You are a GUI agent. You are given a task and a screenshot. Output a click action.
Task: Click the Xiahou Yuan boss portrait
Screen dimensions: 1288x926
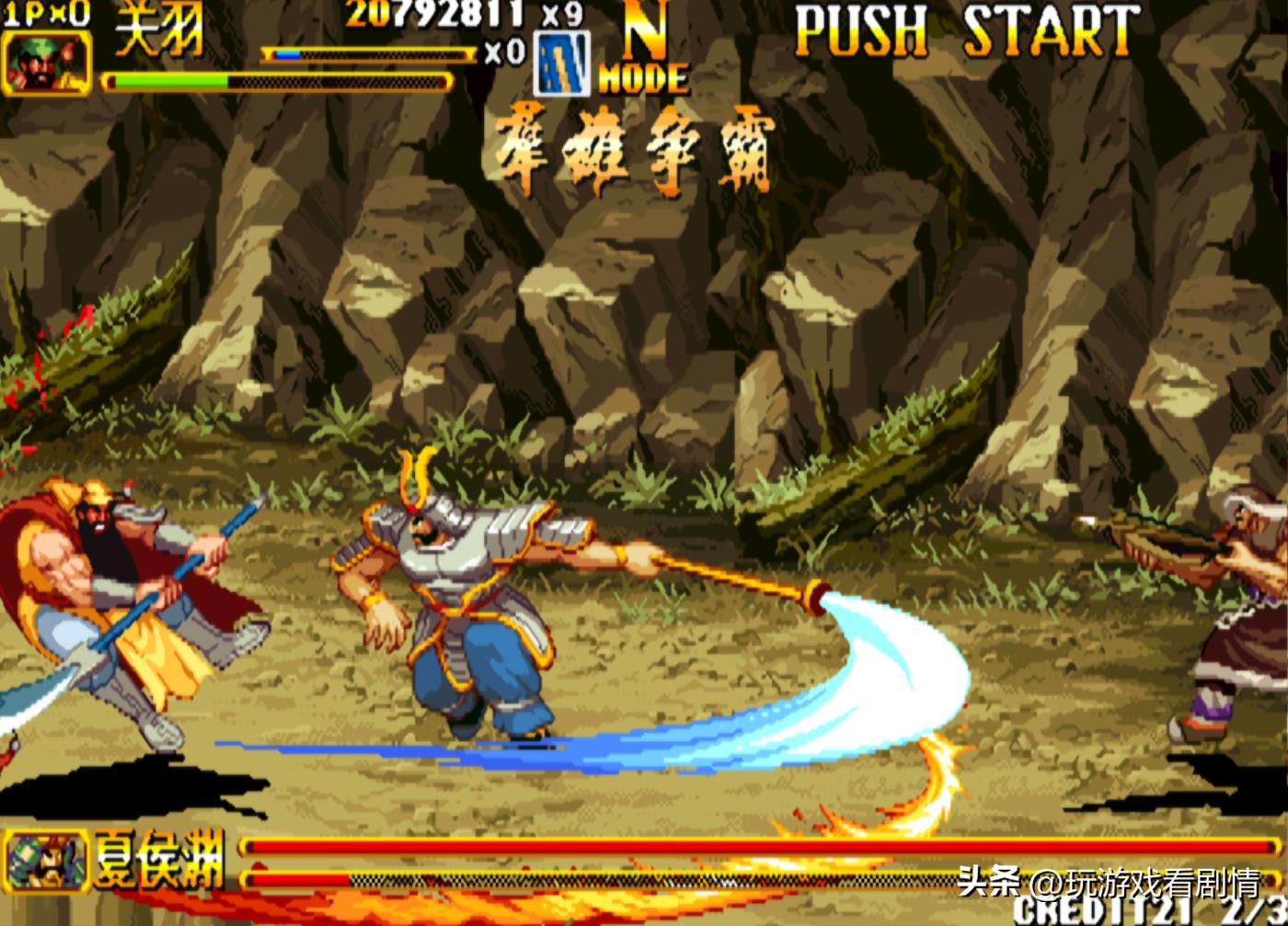46,861
